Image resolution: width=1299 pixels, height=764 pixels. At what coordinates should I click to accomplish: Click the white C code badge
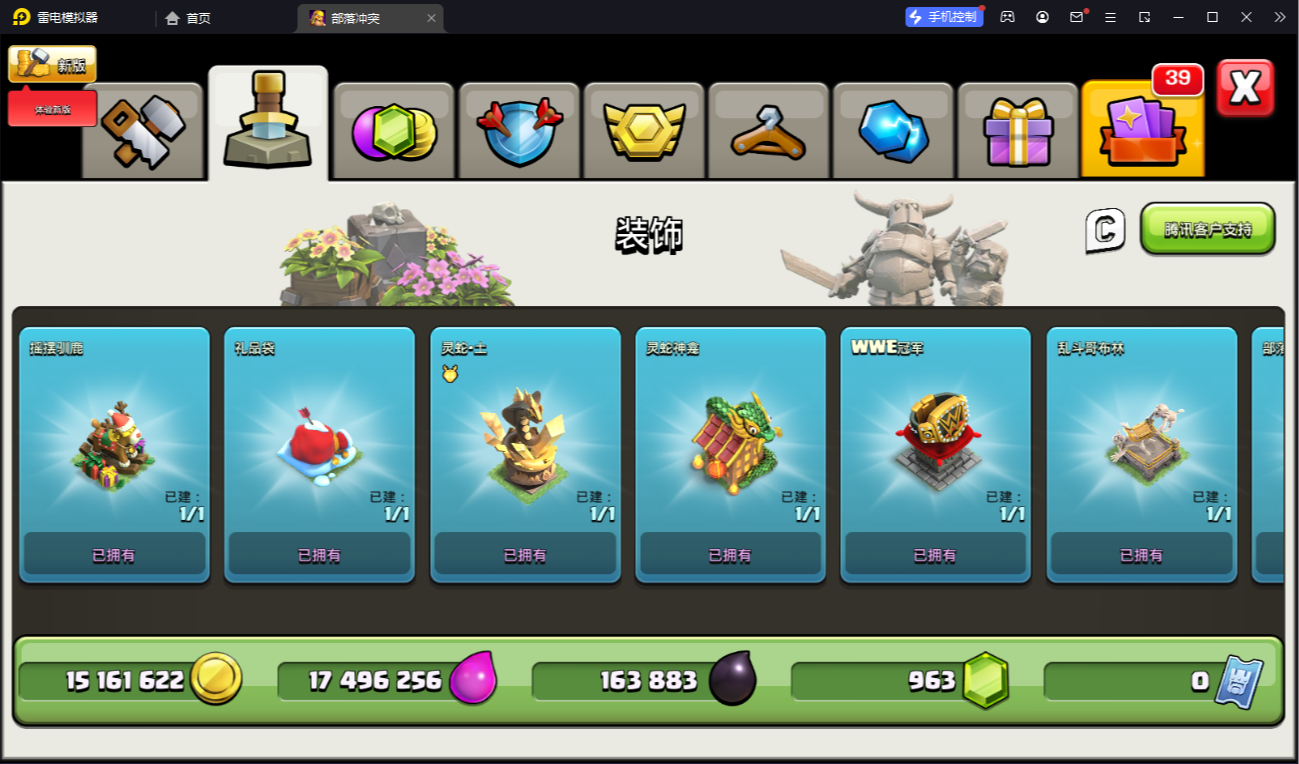click(1105, 230)
